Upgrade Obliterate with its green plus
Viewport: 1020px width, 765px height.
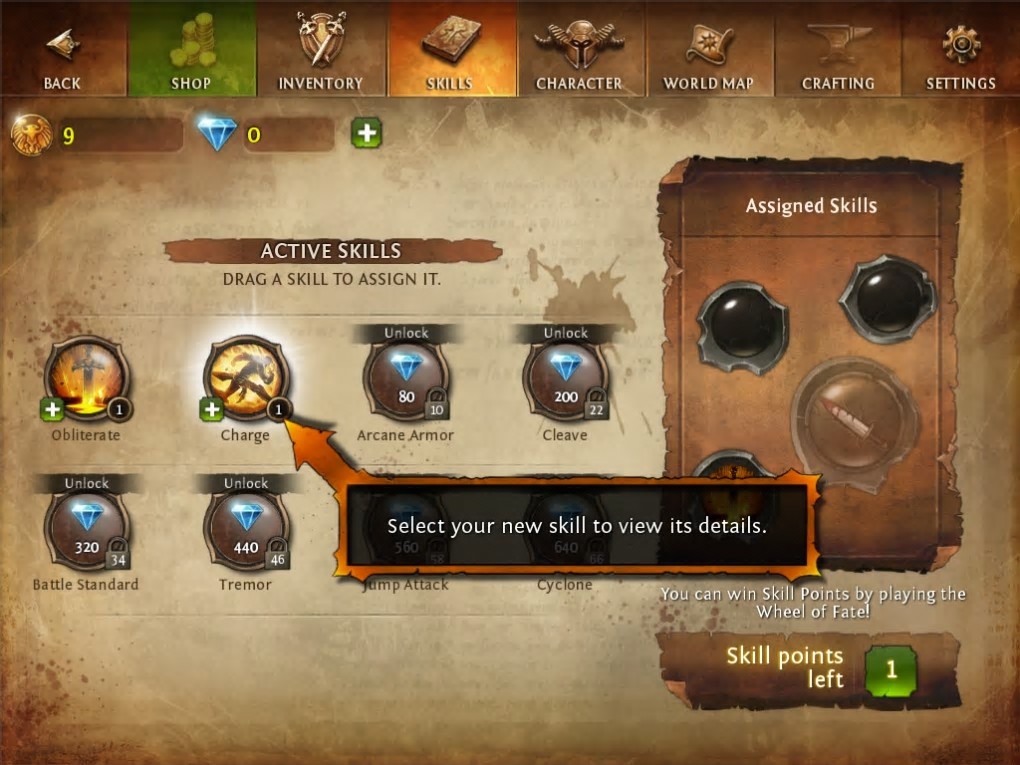point(53,408)
